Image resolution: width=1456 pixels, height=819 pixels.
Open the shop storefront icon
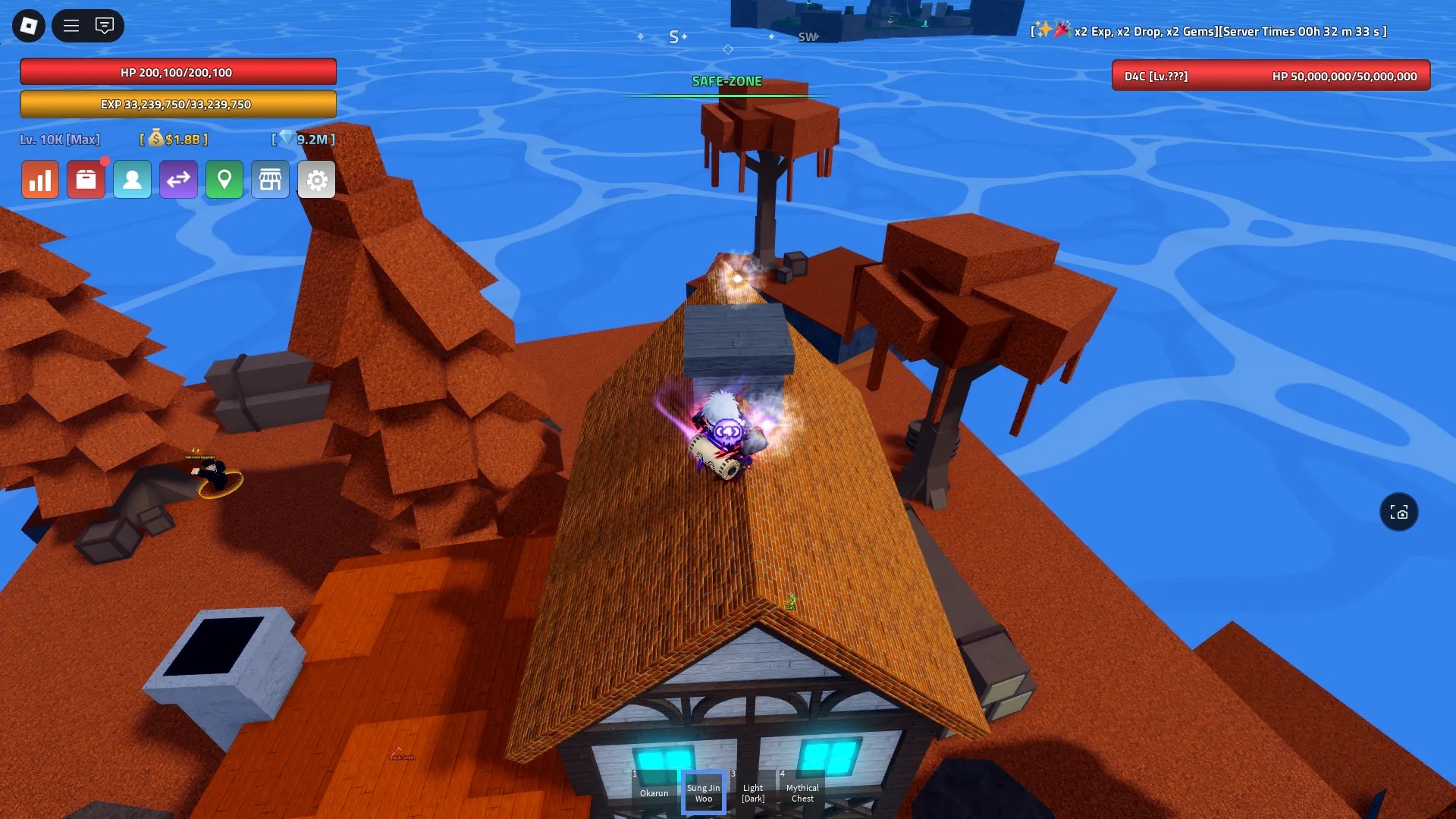271,179
